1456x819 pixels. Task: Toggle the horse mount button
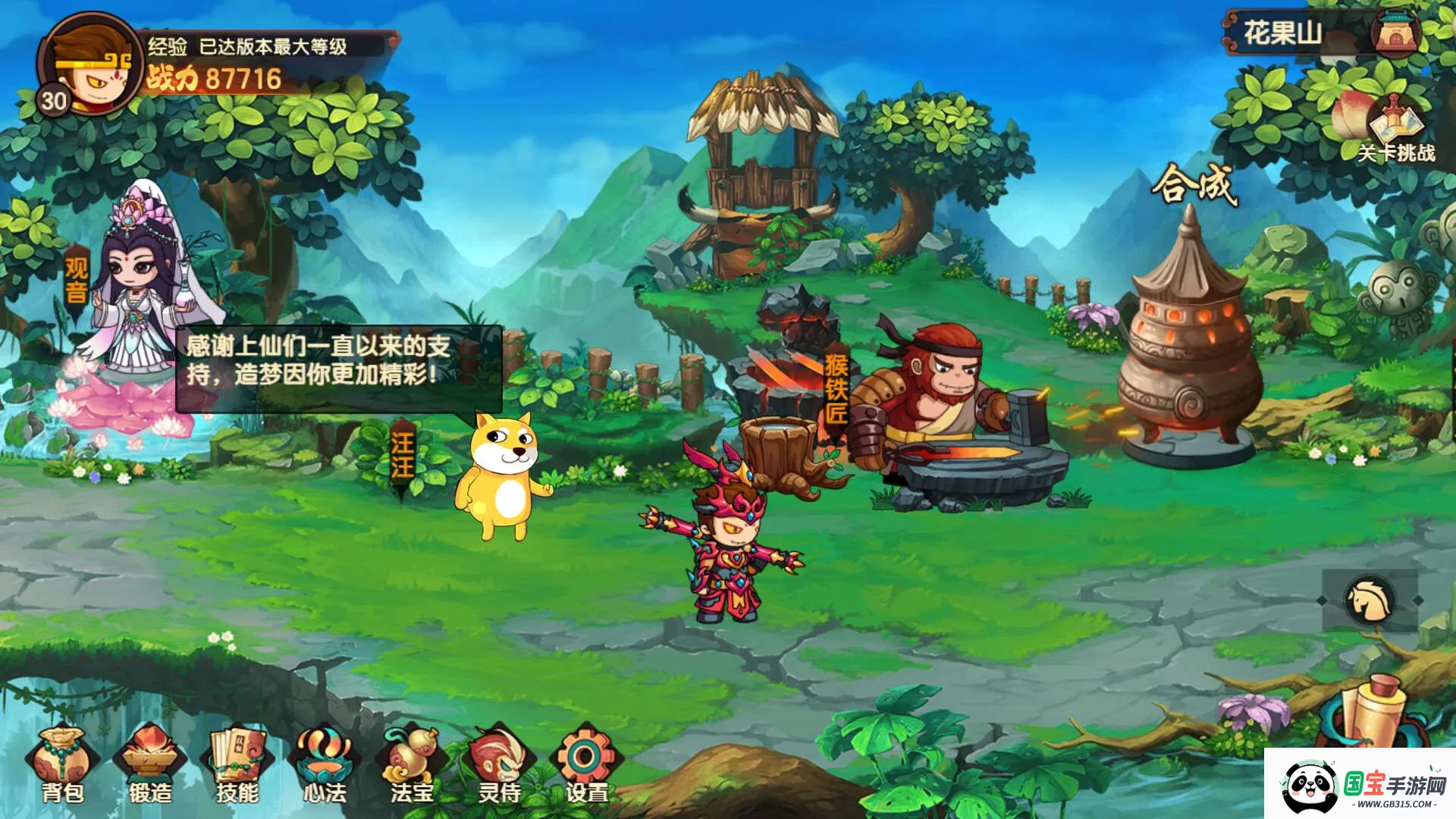[1370, 600]
